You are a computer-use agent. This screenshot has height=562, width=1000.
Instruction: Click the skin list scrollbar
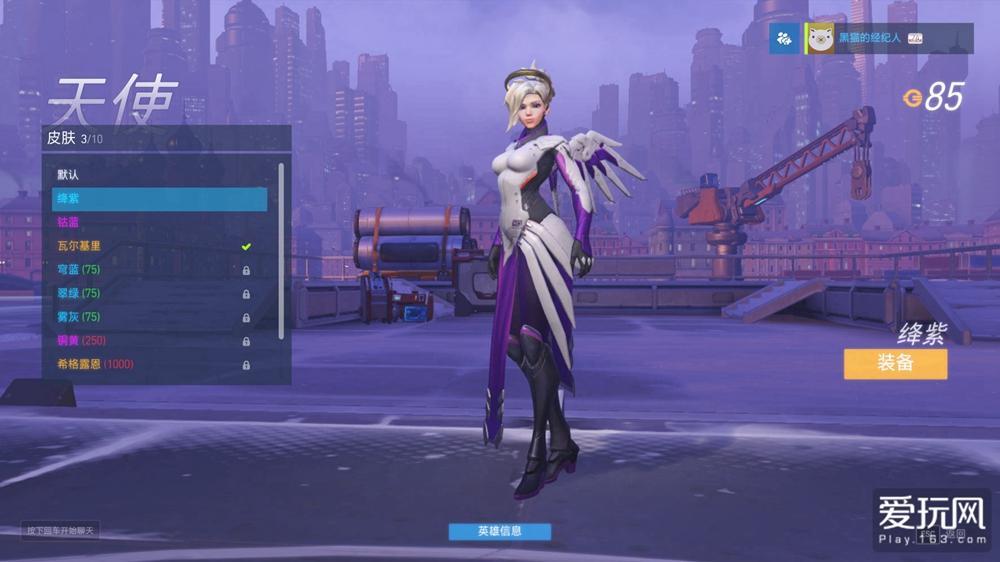pyautogui.click(x=281, y=250)
